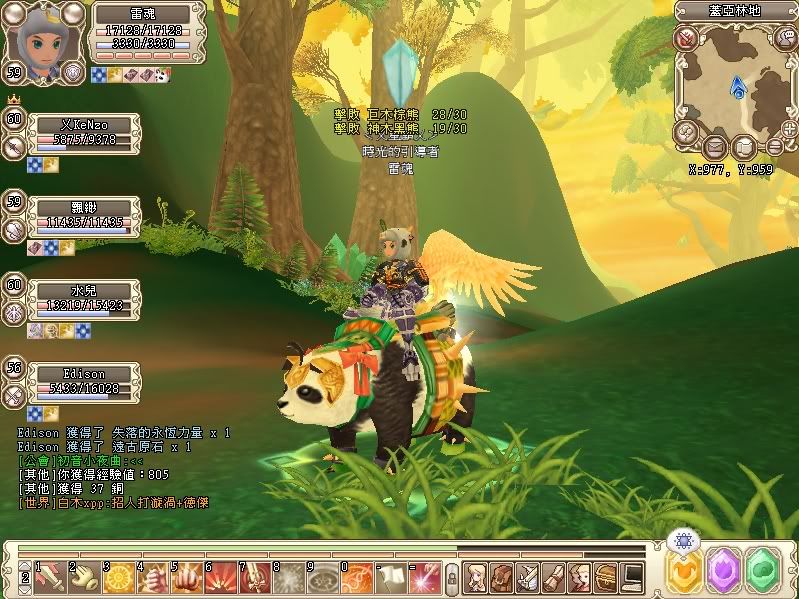Toggle the hotbar padlock icon
This screenshot has height=599, width=799.
(x=452, y=577)
